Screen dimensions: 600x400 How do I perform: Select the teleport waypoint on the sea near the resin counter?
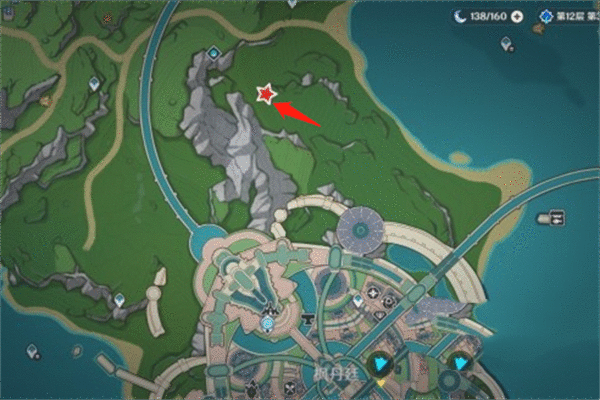click(506, 44)
